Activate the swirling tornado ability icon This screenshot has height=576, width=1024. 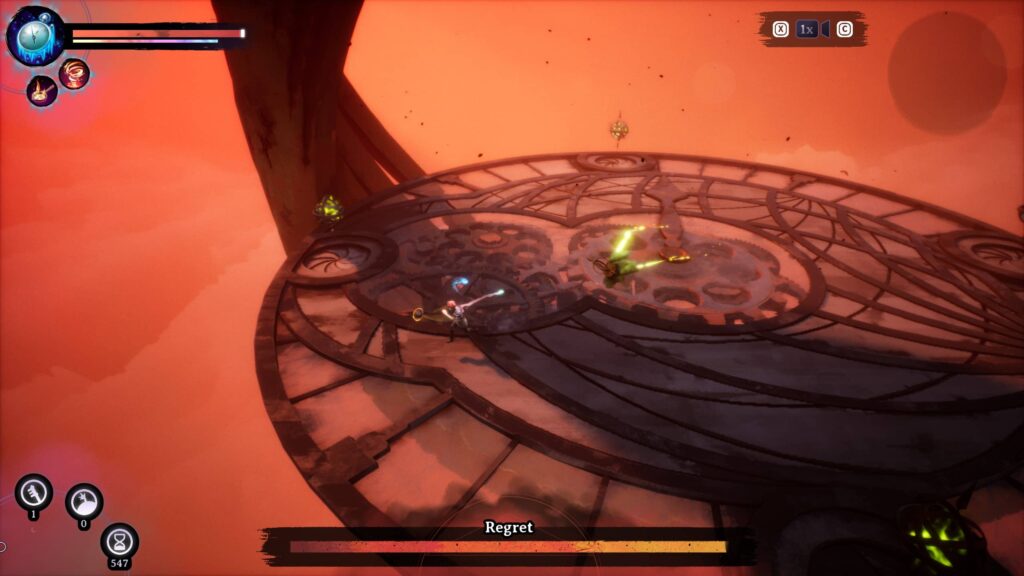[74, 73]
